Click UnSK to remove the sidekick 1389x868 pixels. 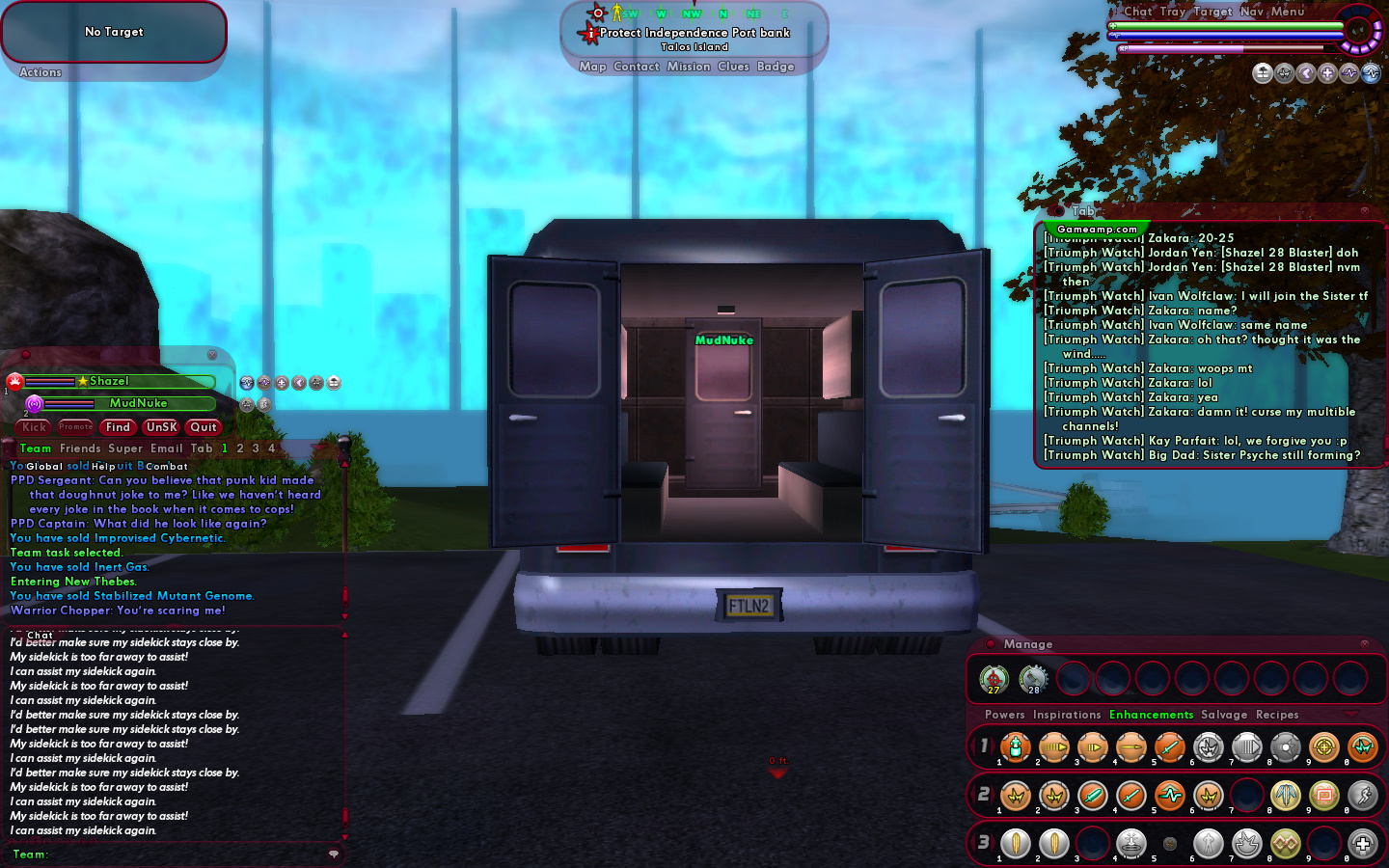161,427
